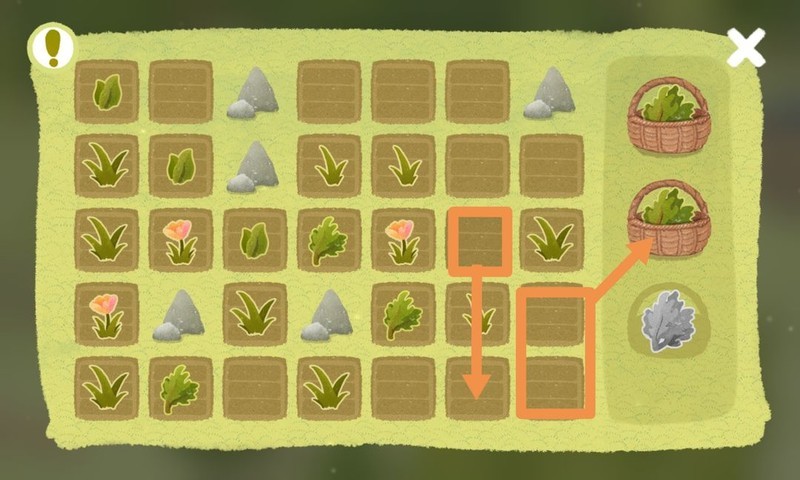Tap the sprout tile crossed by the downward arrow
Screen dimensions: 800x480
pos(478,314)
